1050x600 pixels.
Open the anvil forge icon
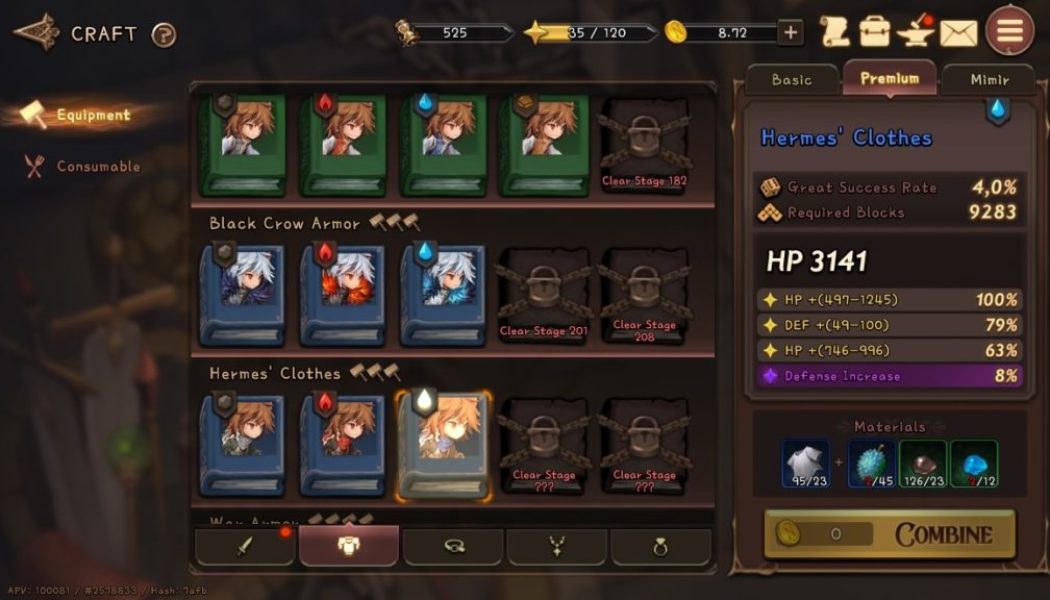916,32
